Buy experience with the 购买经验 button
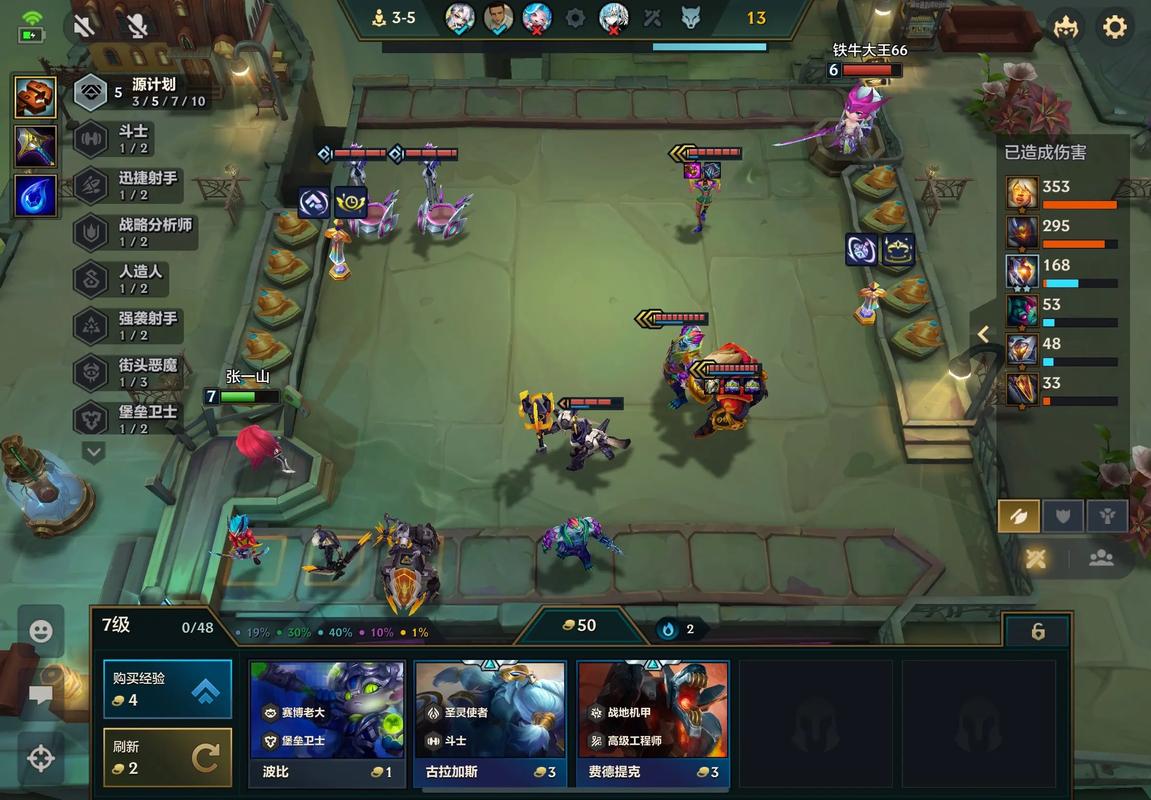The width and height of the screenshot is (1151, 800). pyautogui.click(x=167, y=688)
